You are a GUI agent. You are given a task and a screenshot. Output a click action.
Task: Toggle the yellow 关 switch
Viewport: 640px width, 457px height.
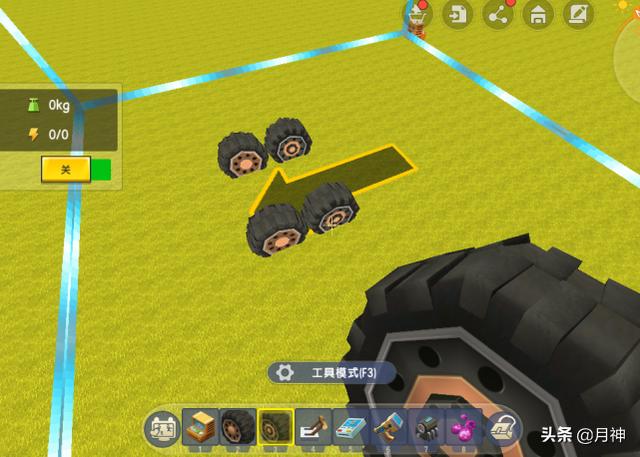tap(66, 169)
